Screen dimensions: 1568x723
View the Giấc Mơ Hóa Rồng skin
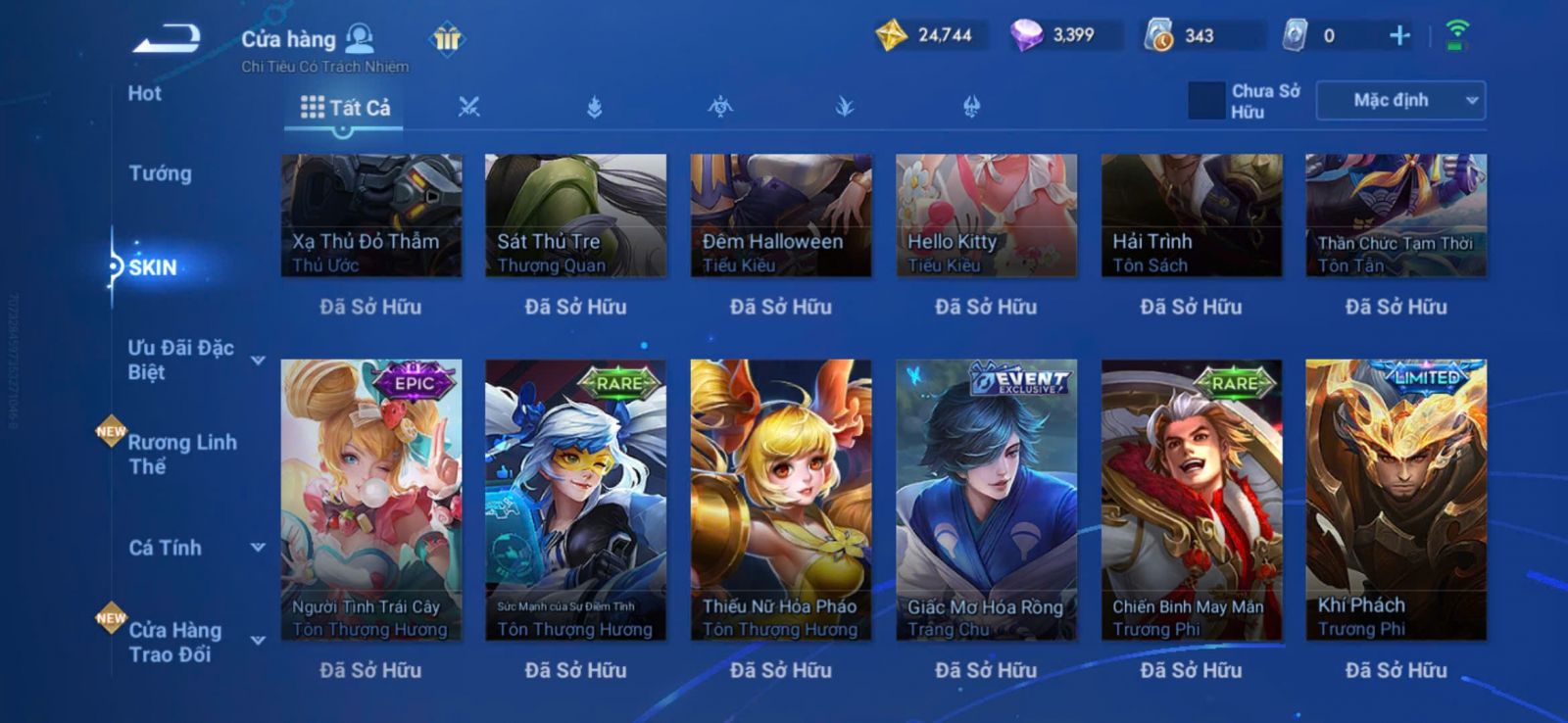tap(986, 500)
